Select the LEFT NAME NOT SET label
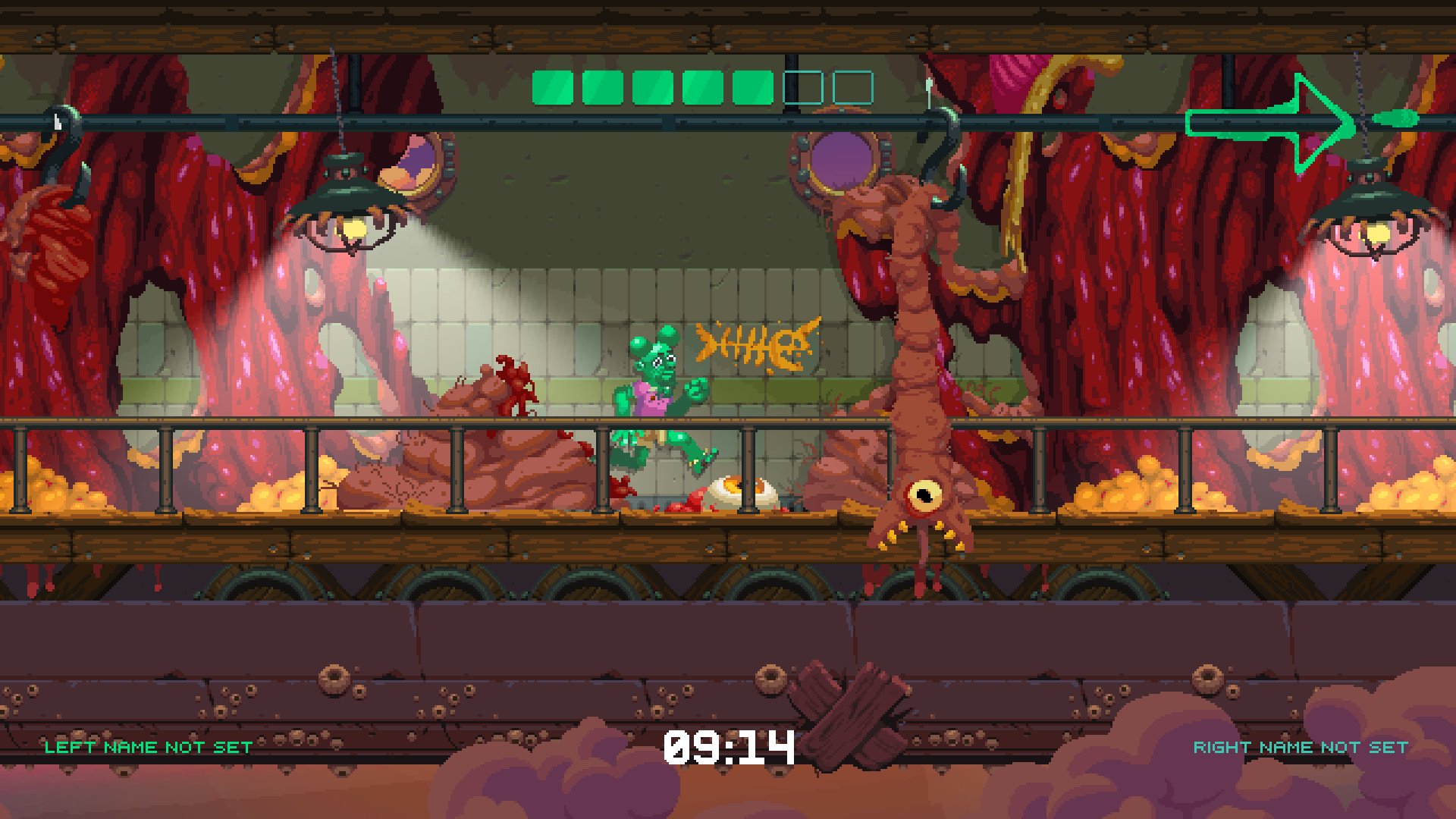 148,747
